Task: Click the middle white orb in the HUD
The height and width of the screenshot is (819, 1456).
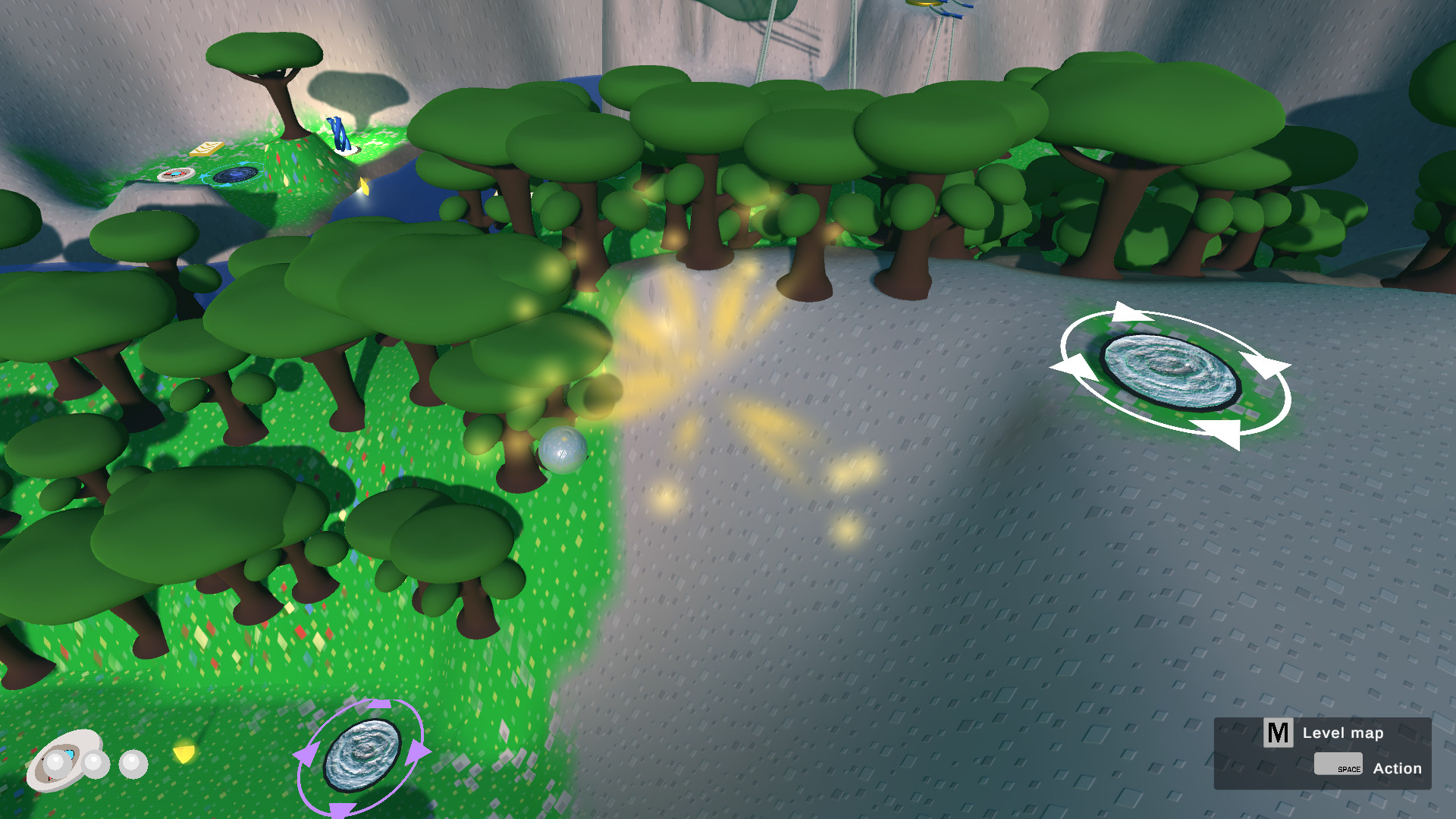Action: click(x=95, y=764)
